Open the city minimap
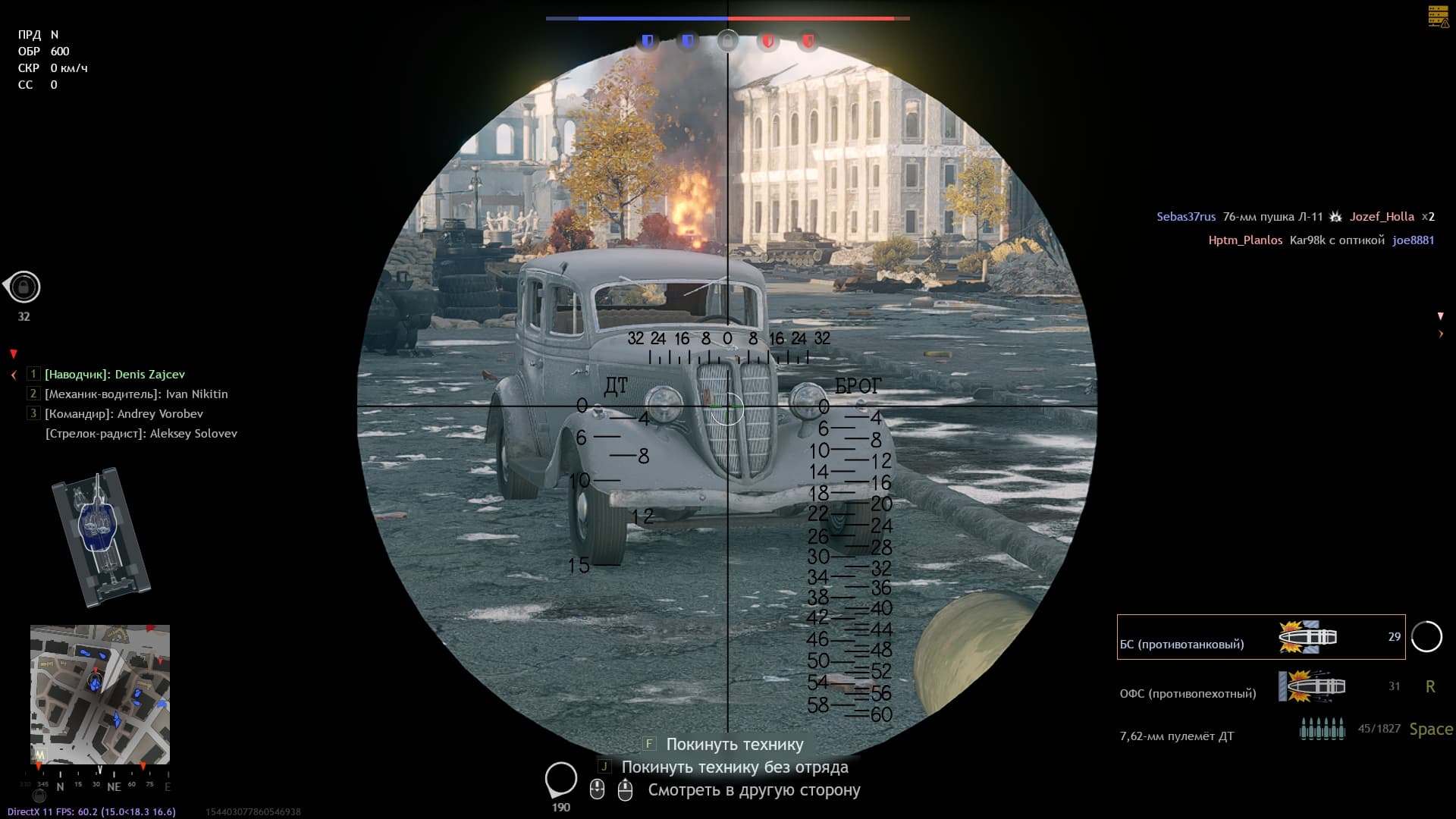The width and height of the screenshot is (1456, 819). click(x=100, y=694)
